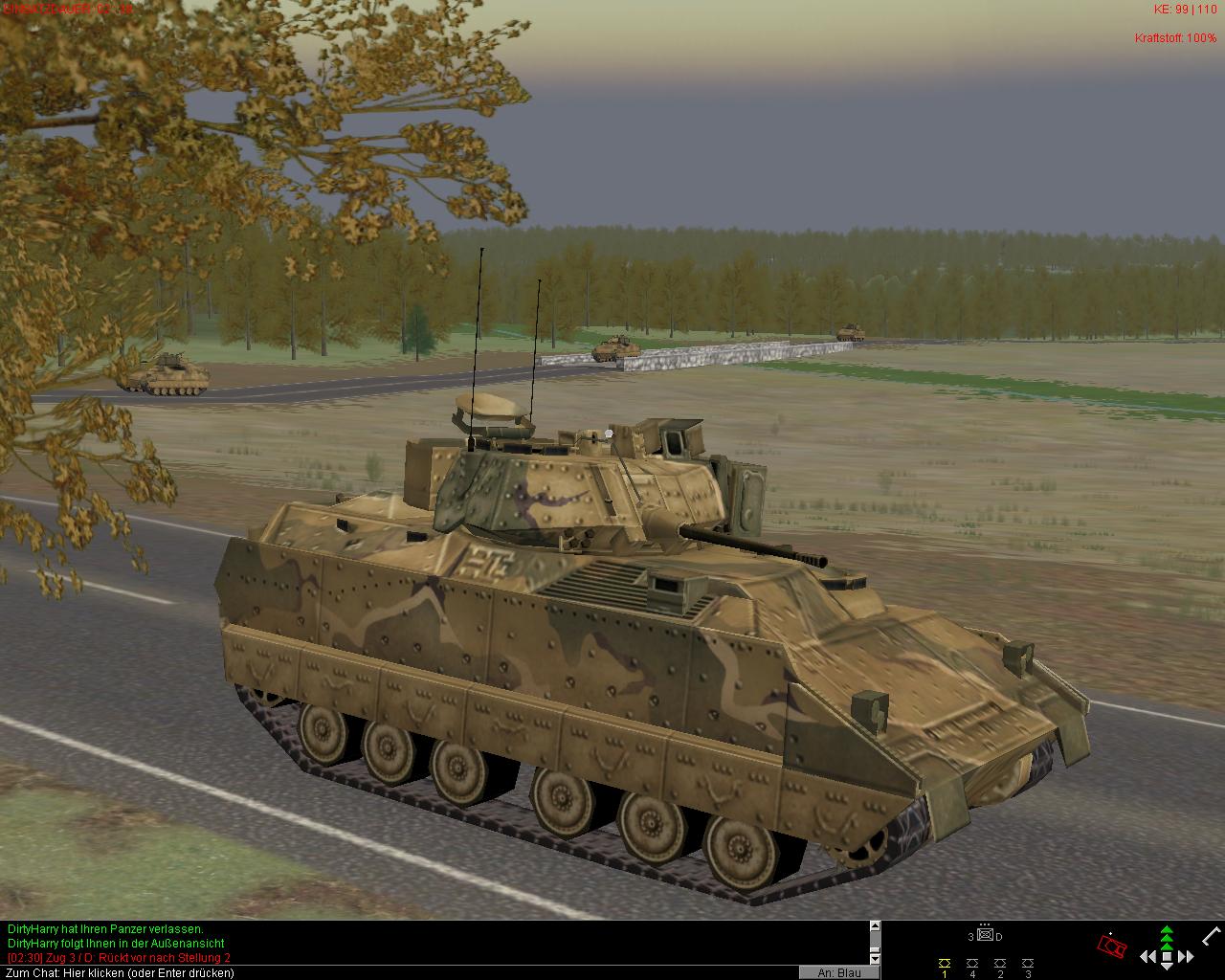Image resolution: width=1225 pixels, height=980 pixels.
Task: Click the chat input field
Action: pyautogui.click(x=402, y=972)
